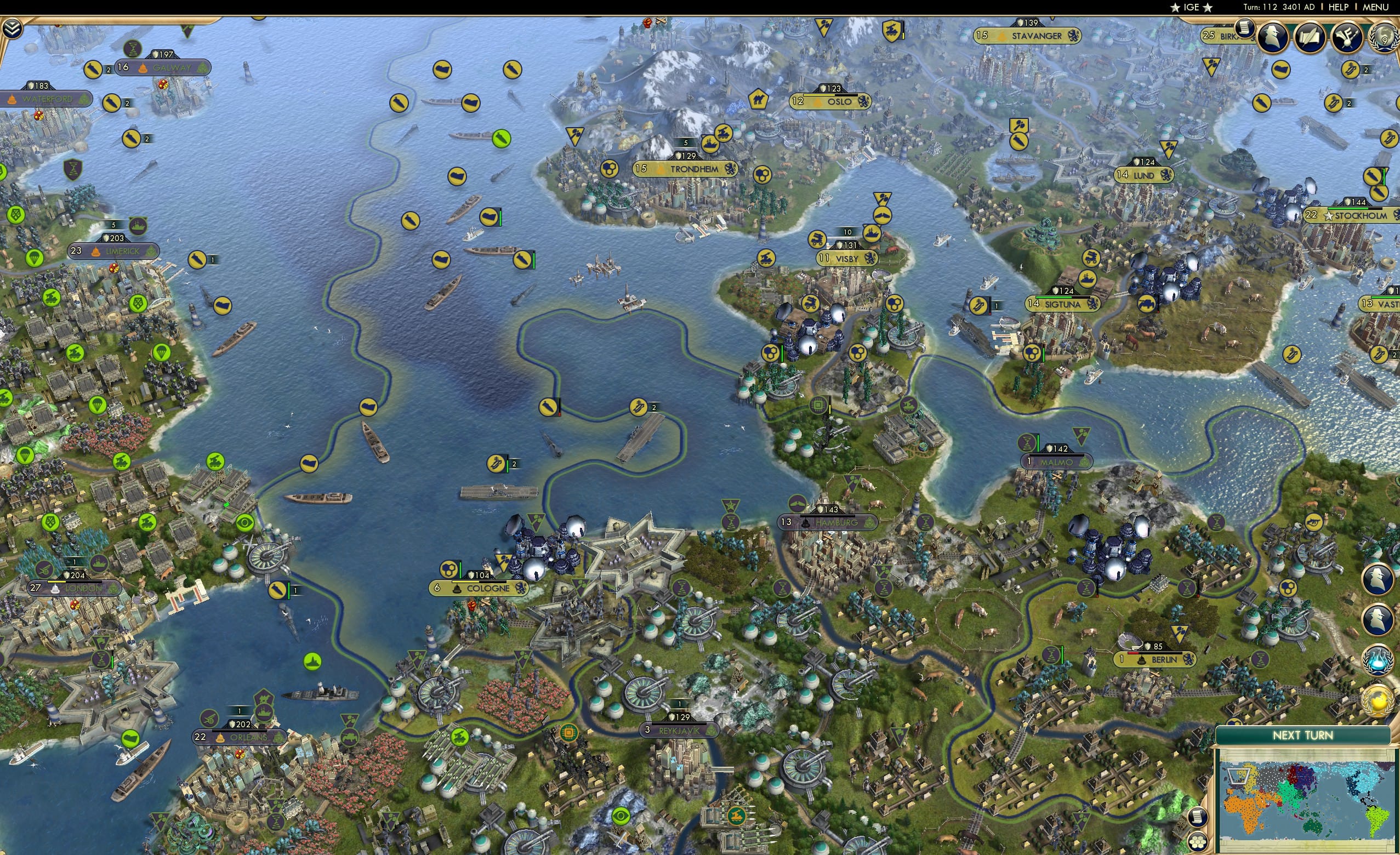
Task: Click the second spy notification icon
Action: [1378, 620]
